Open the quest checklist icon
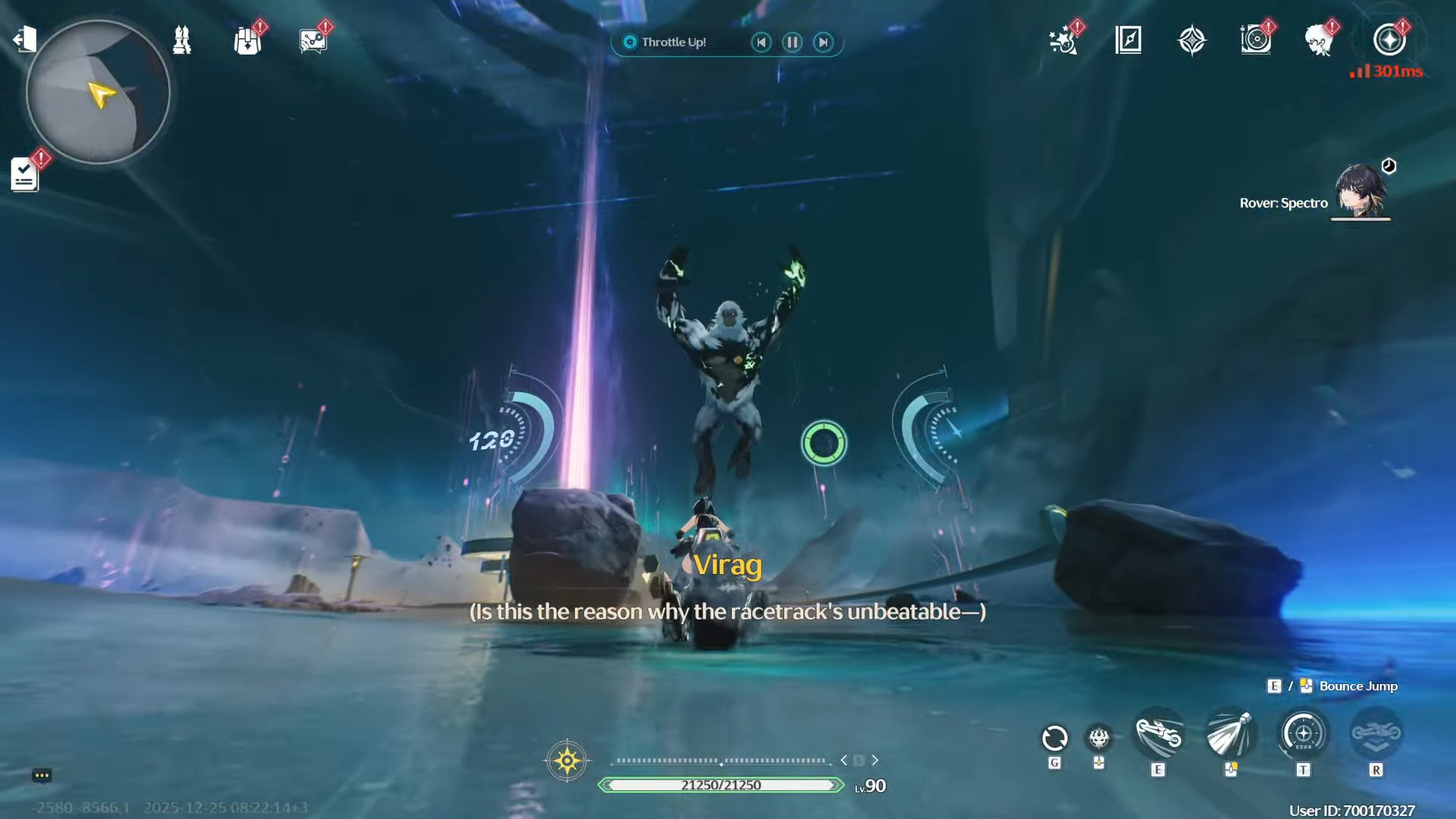This screenshot has width=1456, height=819. [x=24, y=174]
